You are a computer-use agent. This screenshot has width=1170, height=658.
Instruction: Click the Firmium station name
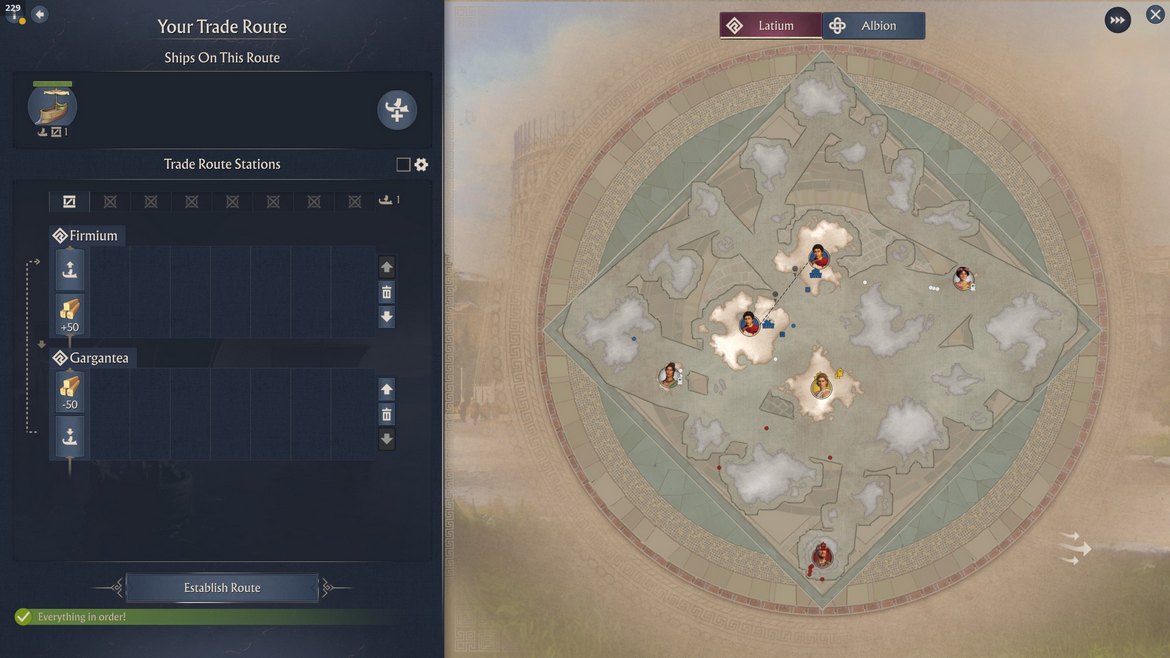pos(93,236)
